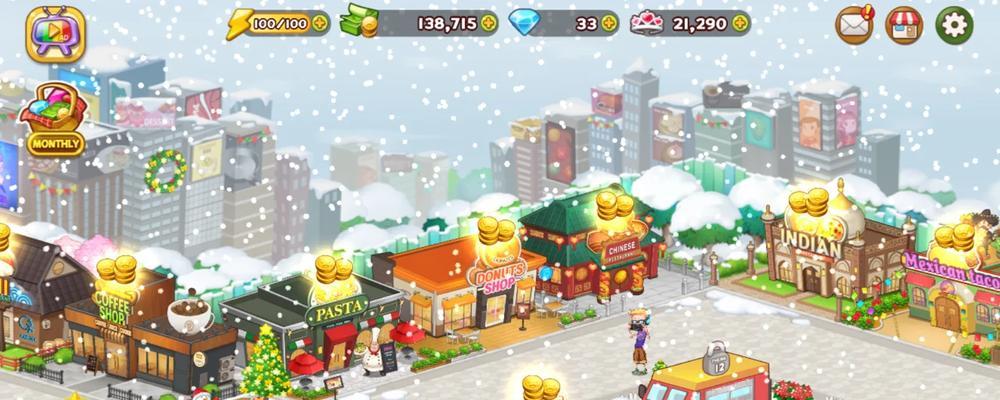Tap the level 12 padlock icon

[717, 360]
